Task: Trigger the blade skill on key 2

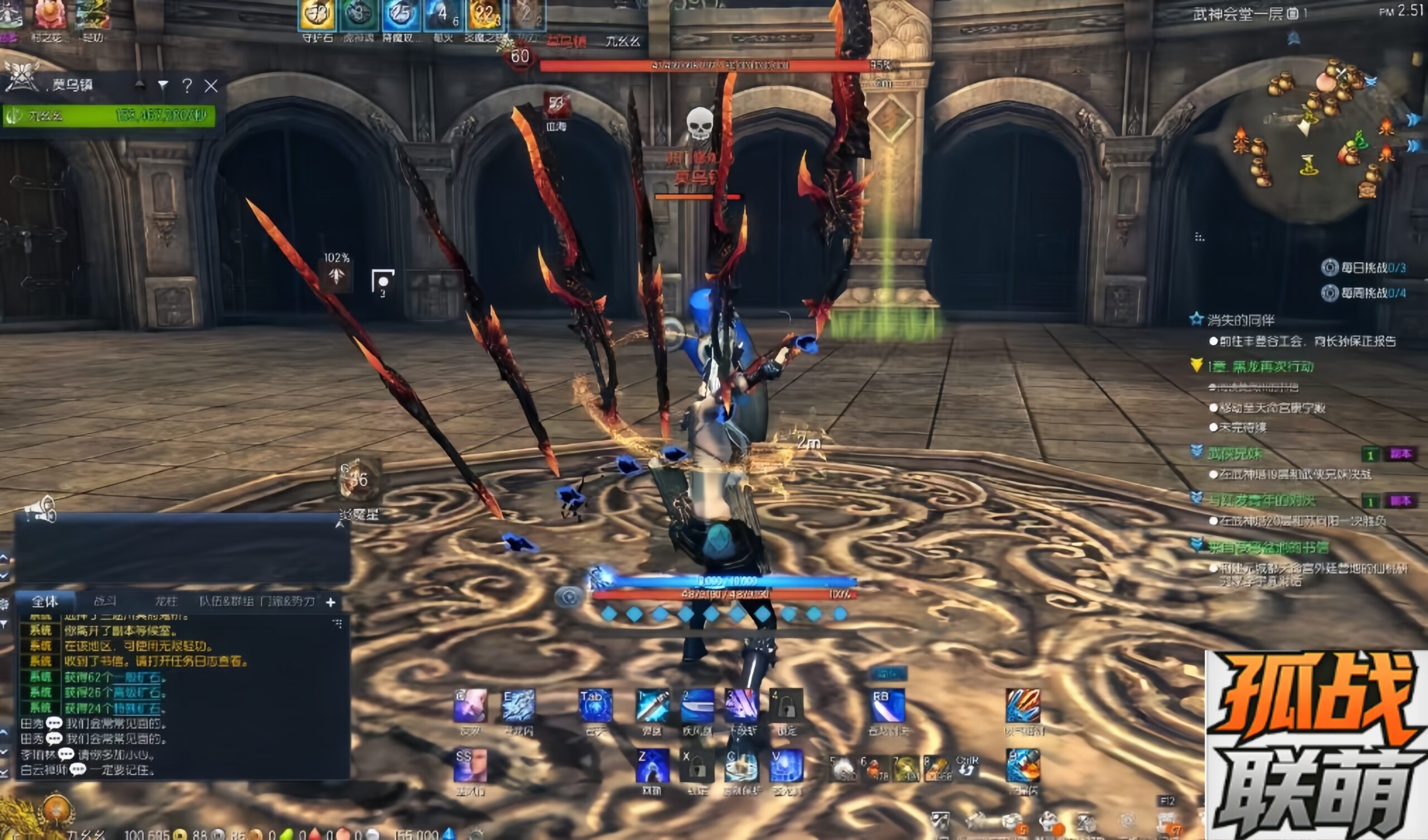Action: pos(697,706)
